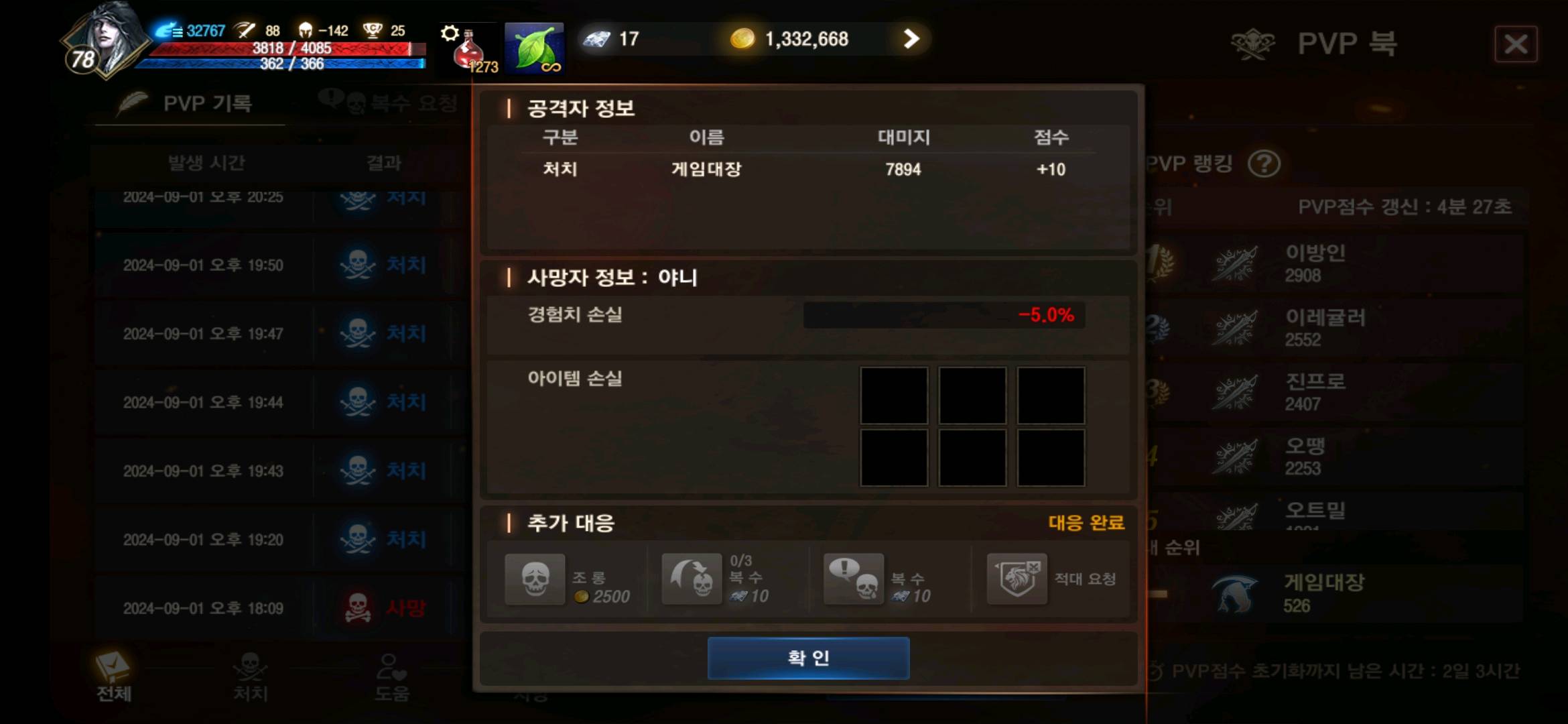This screenshot has height=724, width=1568.
Task: Select the 조롱 (taunt) skull icon
Action: pos(534,579)
